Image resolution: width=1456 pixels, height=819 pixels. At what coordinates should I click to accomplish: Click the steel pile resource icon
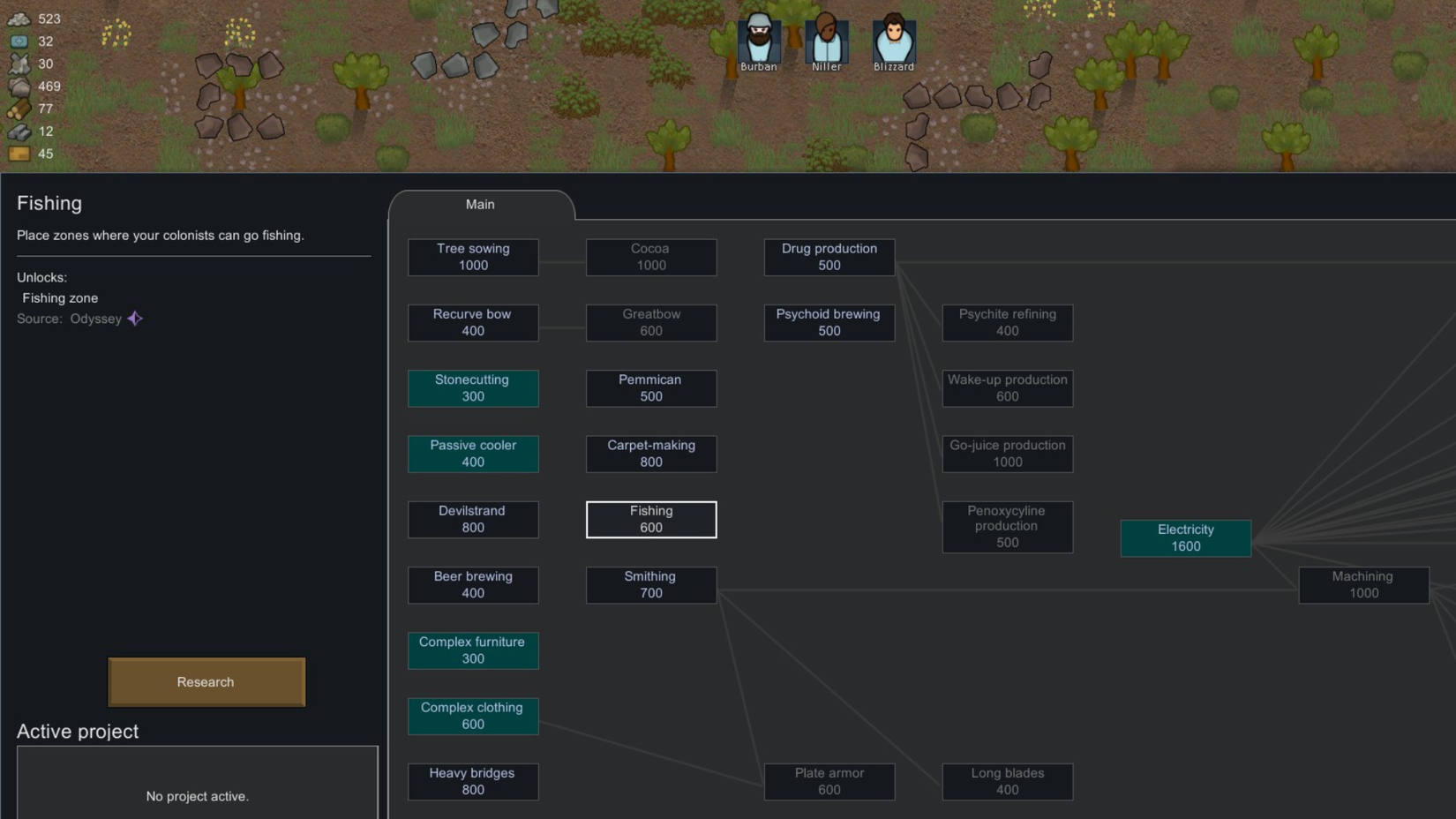tap(18, 19)
